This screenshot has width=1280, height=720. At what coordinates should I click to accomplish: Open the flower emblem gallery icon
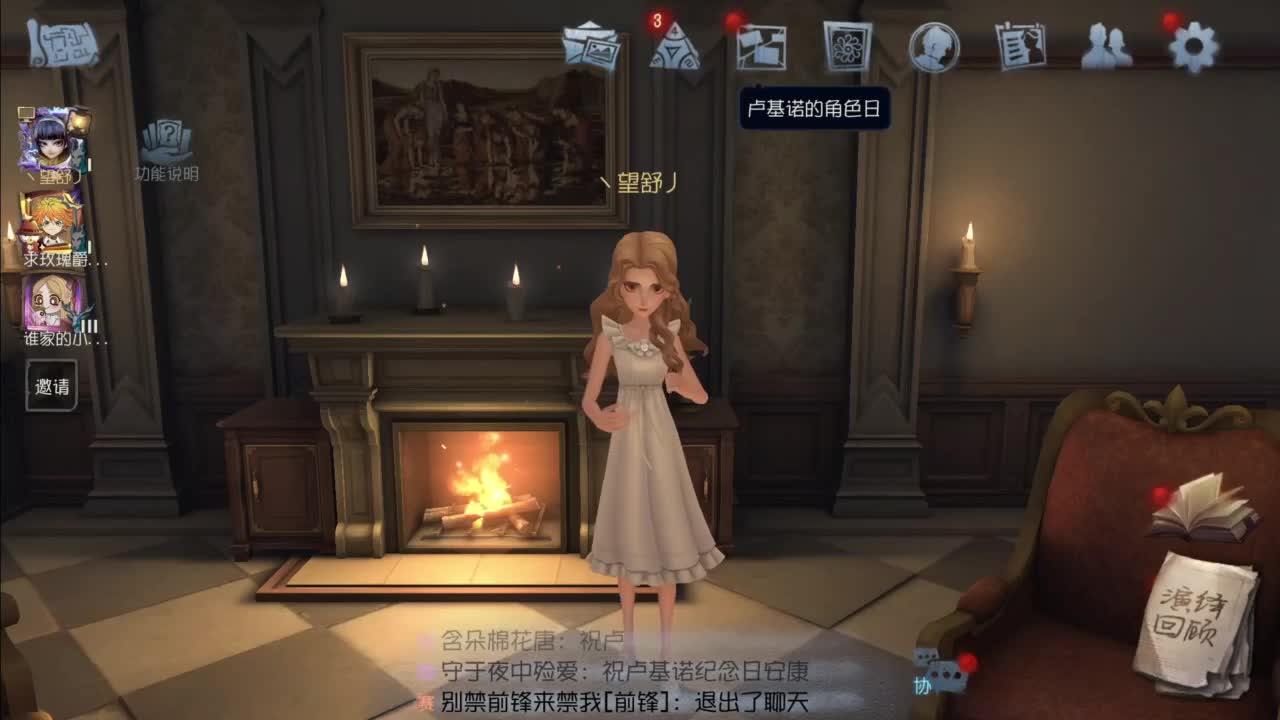pyautogui.click(x=845, y=45)
